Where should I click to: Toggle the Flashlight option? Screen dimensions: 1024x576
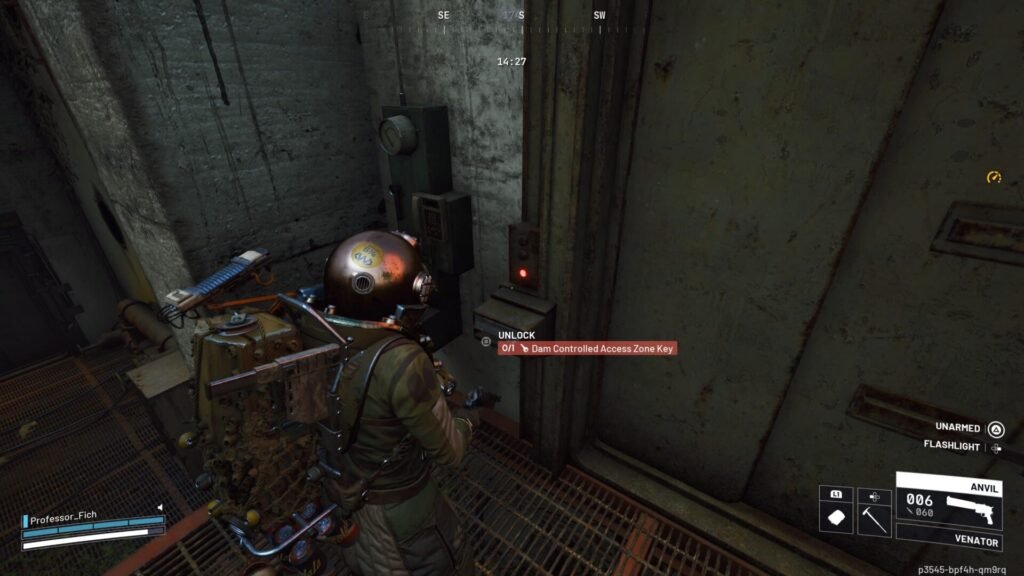(960, 446)
